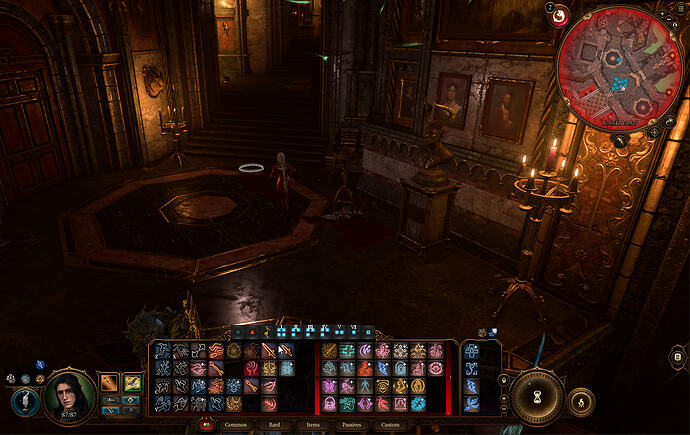Screen dimensions: 690x435
Task: Activate the white feather inspiration button
Action: pos(21,400)
